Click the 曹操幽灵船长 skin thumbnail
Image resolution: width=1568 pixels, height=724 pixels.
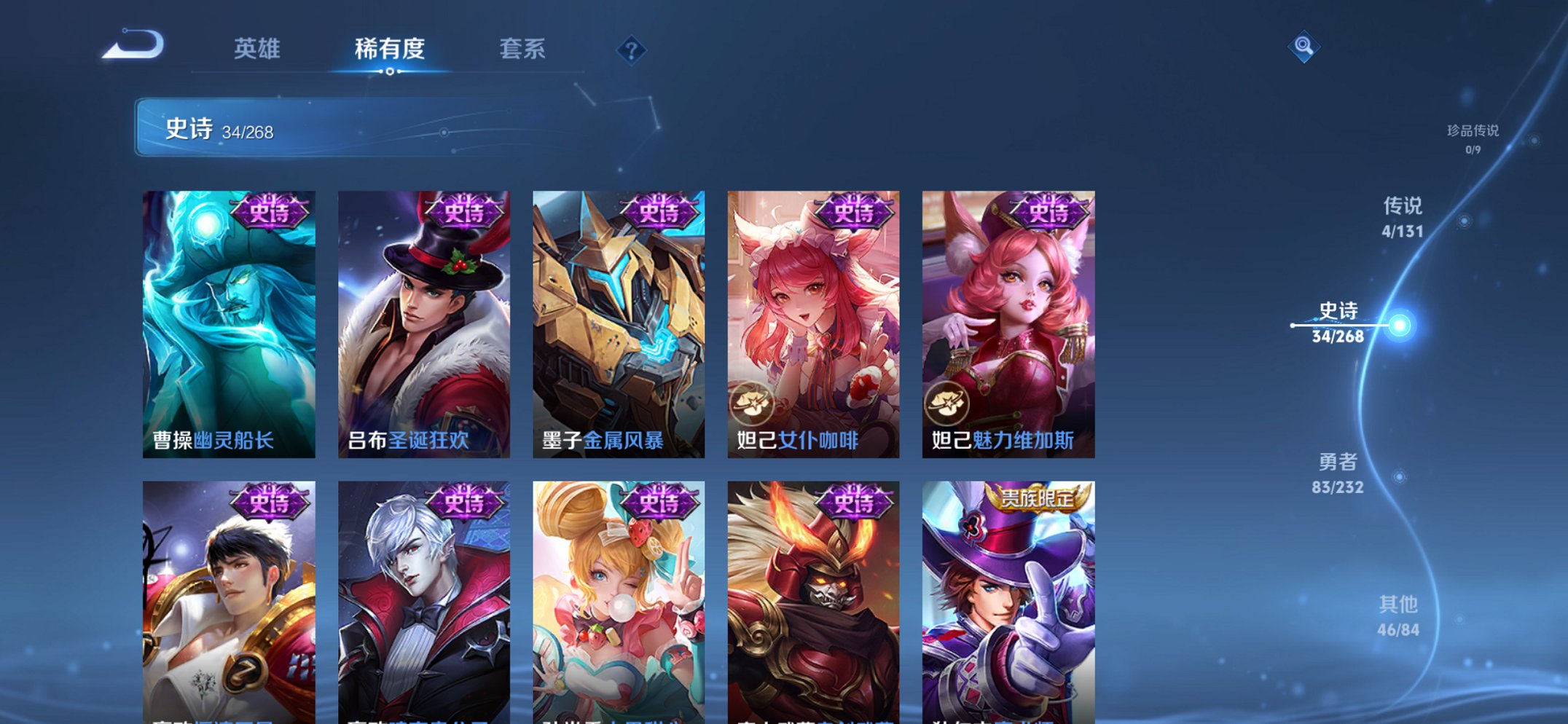tap(227, 317)
